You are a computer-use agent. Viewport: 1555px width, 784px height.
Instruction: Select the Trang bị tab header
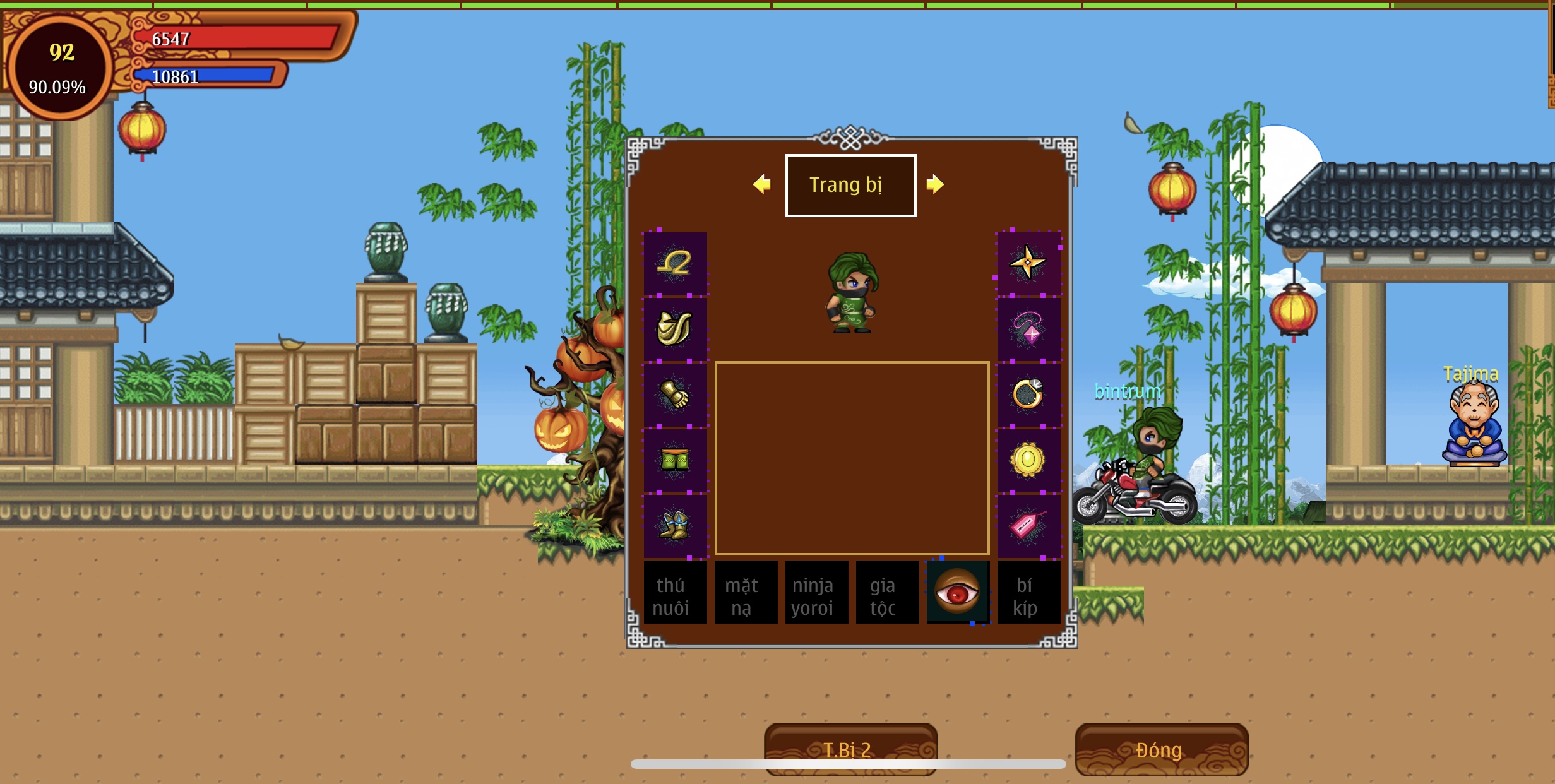(x=850, y=185)
